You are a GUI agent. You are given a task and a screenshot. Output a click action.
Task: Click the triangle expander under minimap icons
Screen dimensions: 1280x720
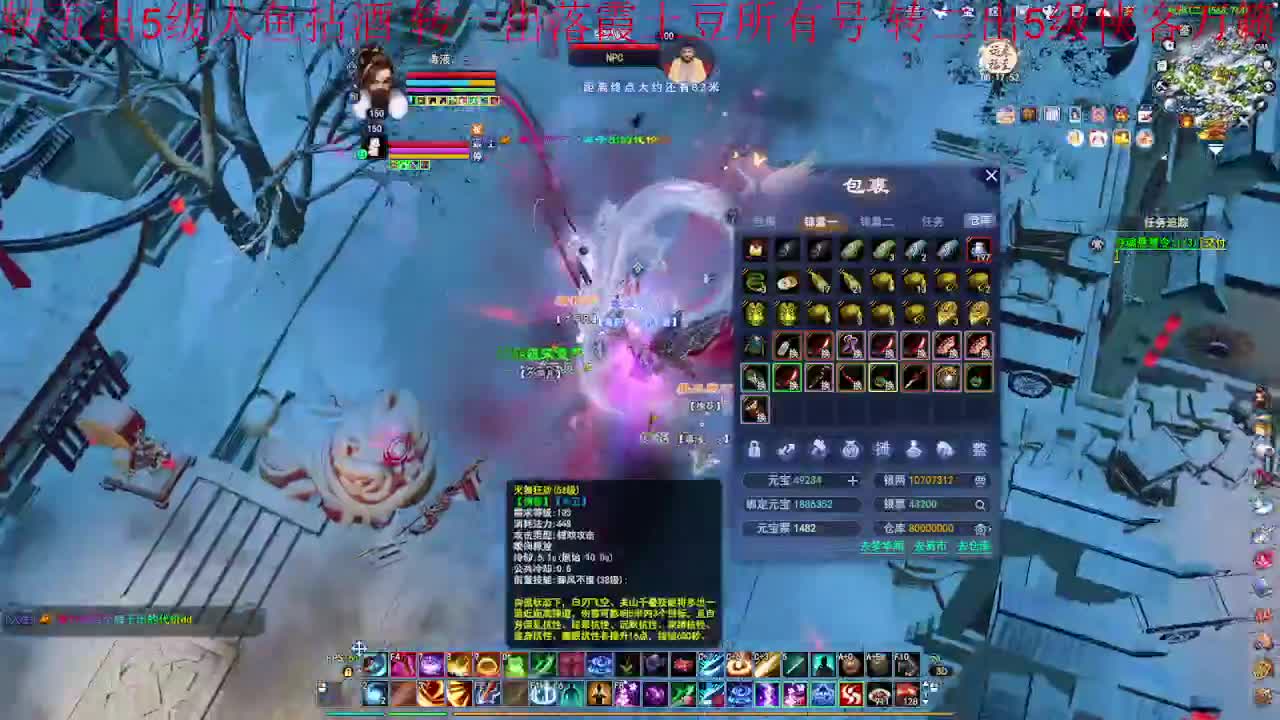coord(1215,146)
